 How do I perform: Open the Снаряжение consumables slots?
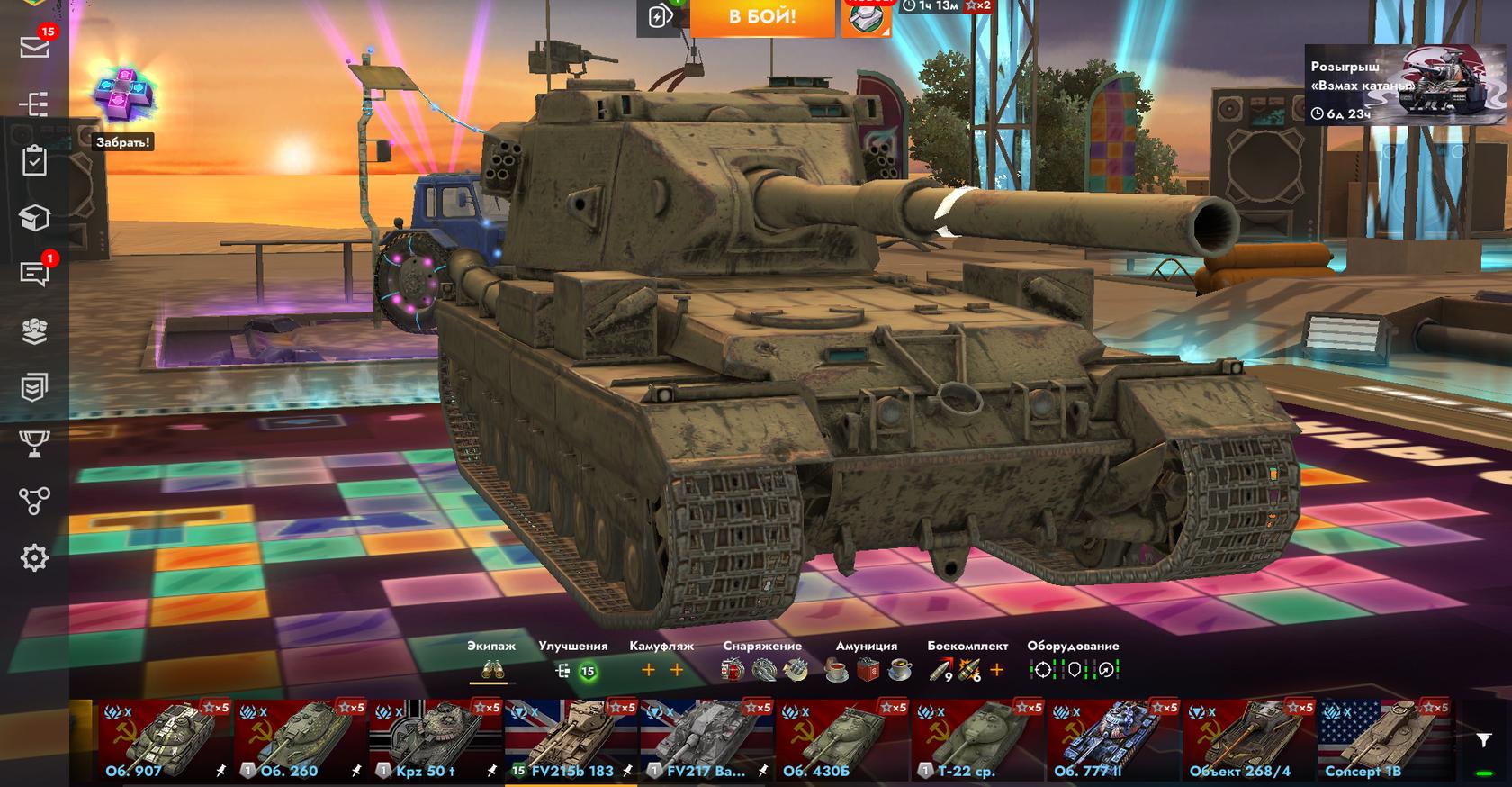coord(762,670)
